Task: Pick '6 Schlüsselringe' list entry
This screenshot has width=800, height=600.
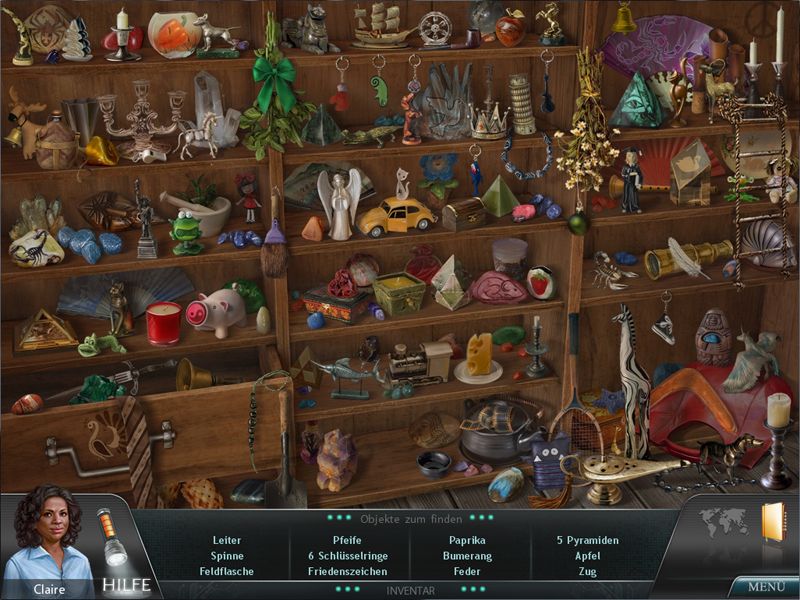Action: click(x=347, y=556)
